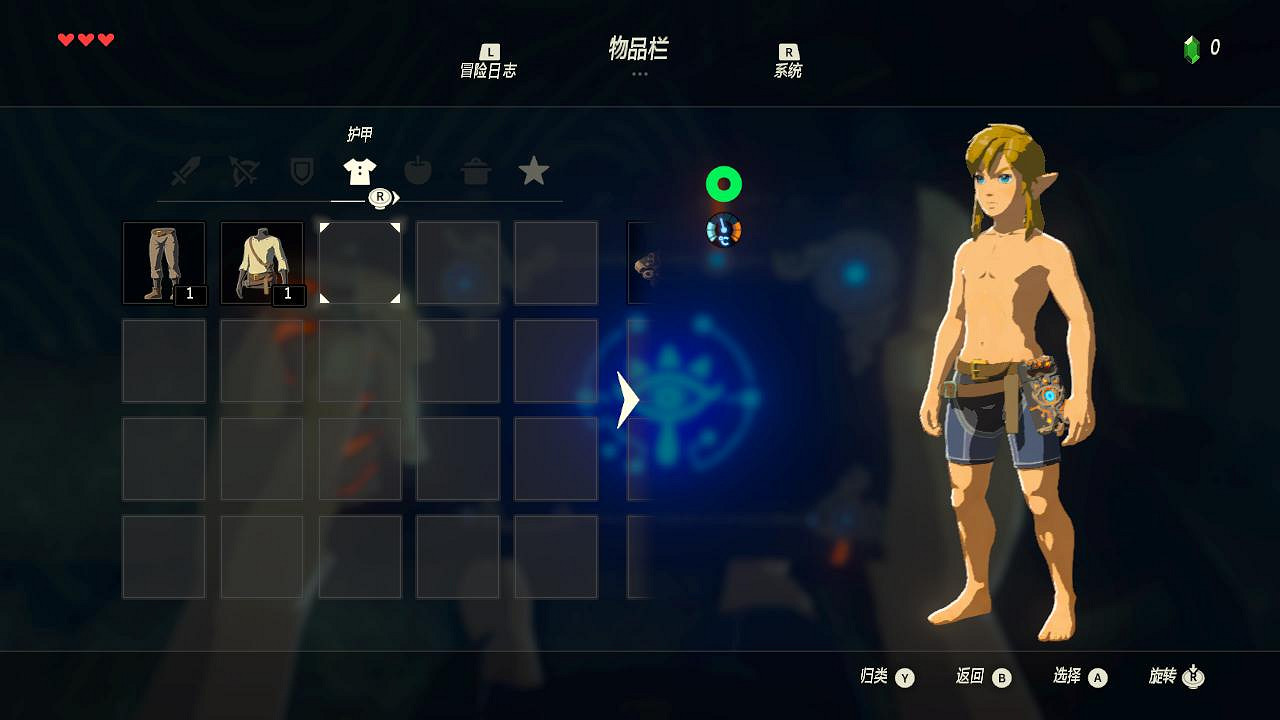
Task: Equip the Well-Worn Trousers in the first slot
Action: click(x=164, y=263)
